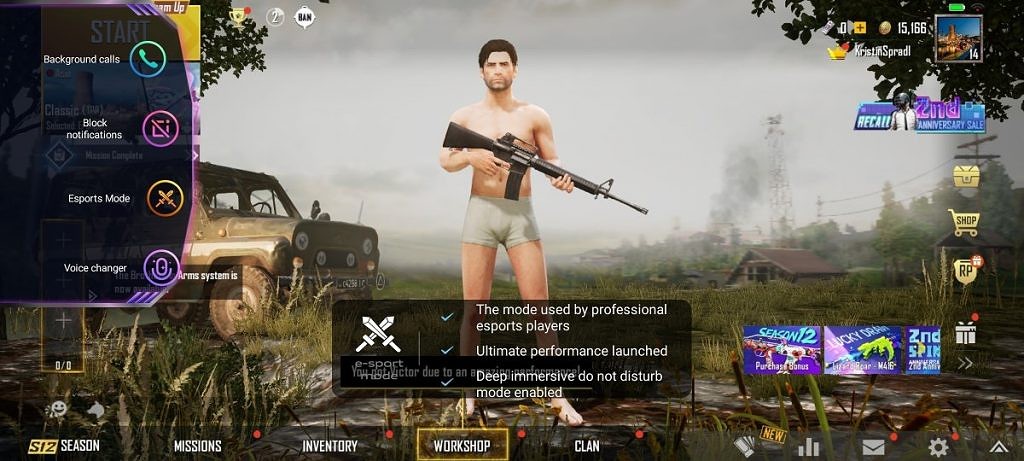The height and width of the screenshot is (461, 1024).
Task: Go to the Missions menu
Action: pyautogui.click(x=198, y=446)
